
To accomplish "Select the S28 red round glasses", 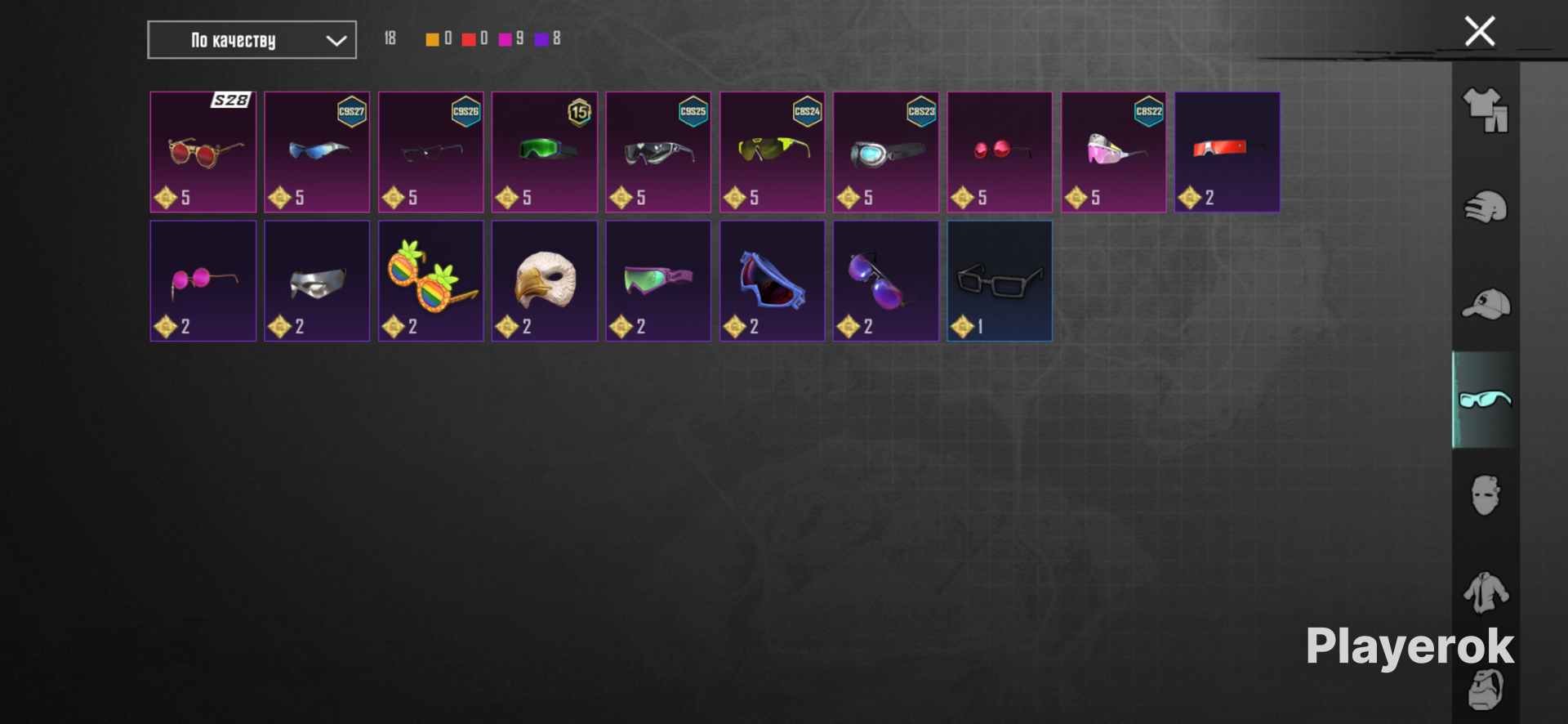I will pos(203,152).
